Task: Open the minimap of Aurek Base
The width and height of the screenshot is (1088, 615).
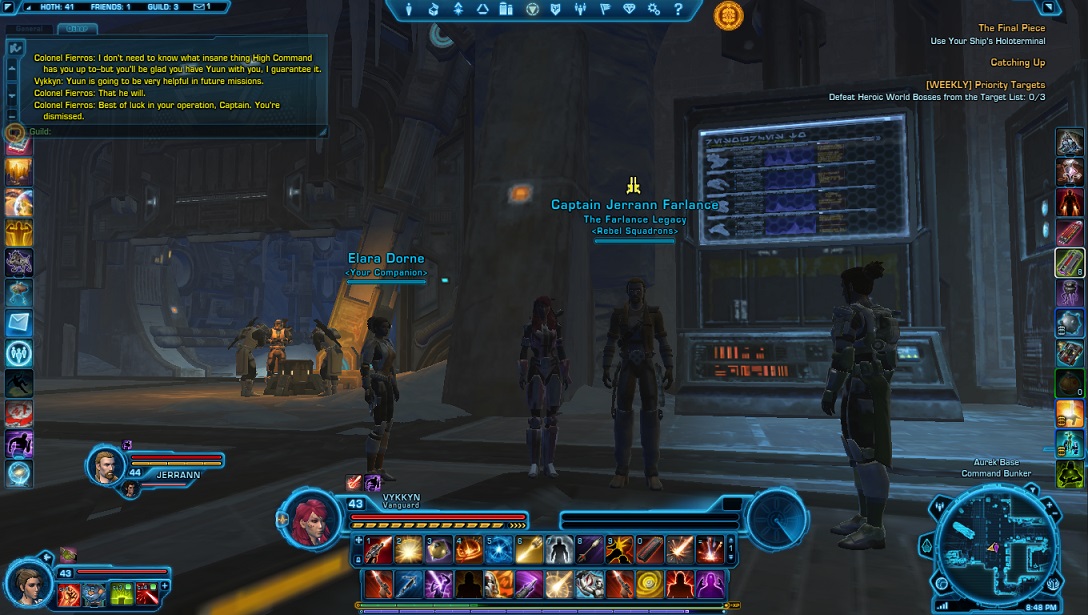Action: (x=992, y=545)
